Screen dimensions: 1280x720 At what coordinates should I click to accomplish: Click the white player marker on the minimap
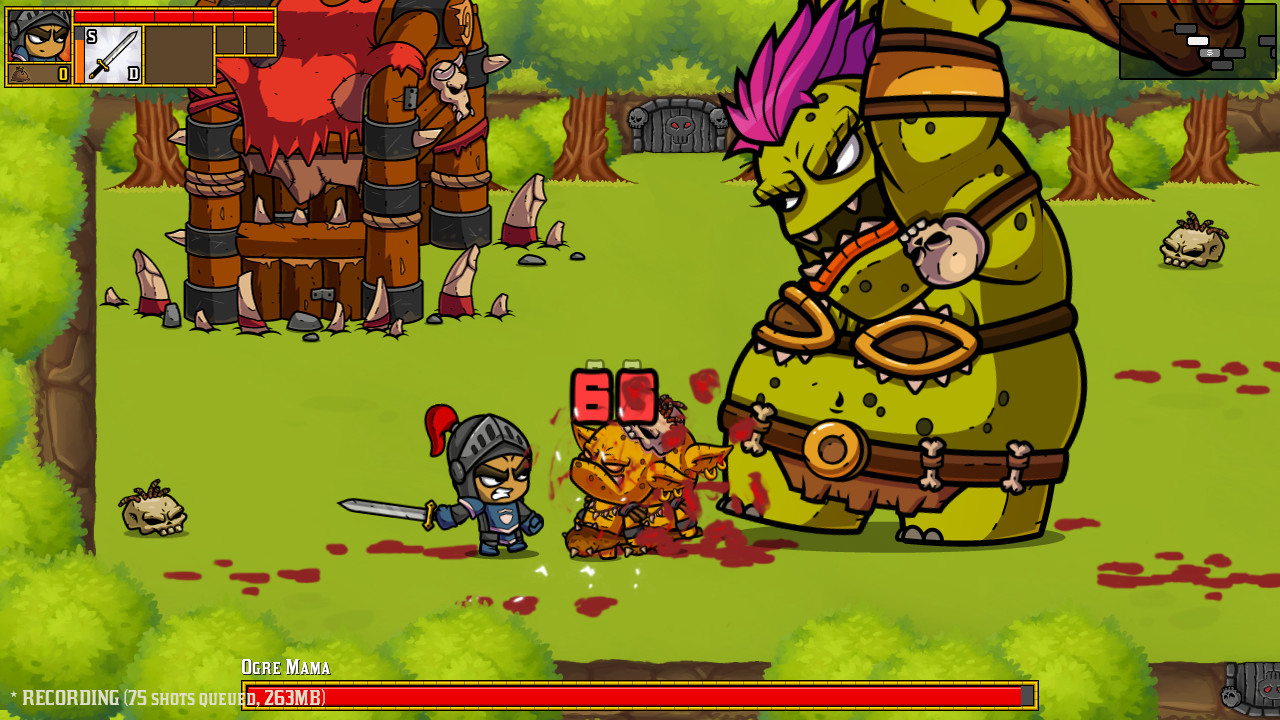(x=1198, y=41)
